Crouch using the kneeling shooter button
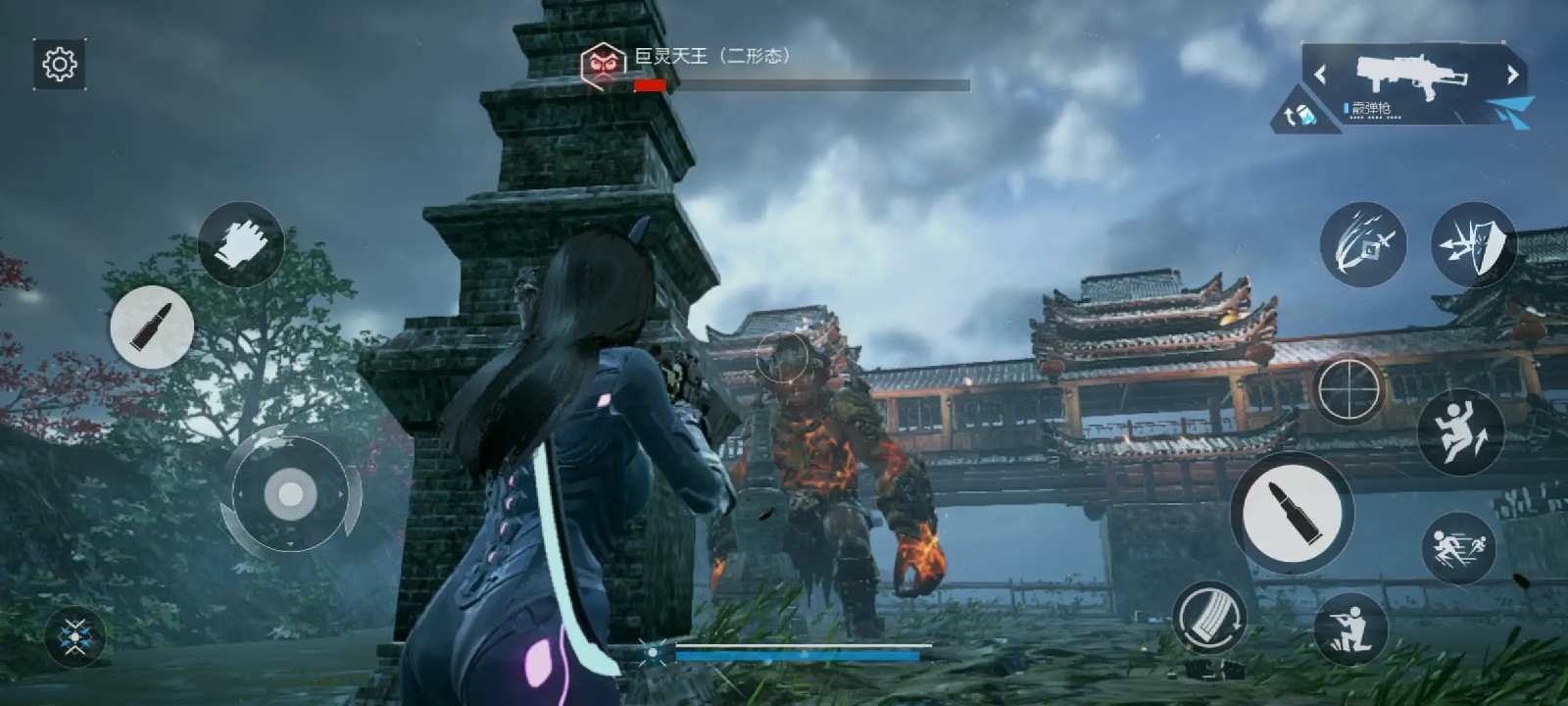Image resolution: width=1568 pixels, height=706 pixels. [x=1350, y=629]
